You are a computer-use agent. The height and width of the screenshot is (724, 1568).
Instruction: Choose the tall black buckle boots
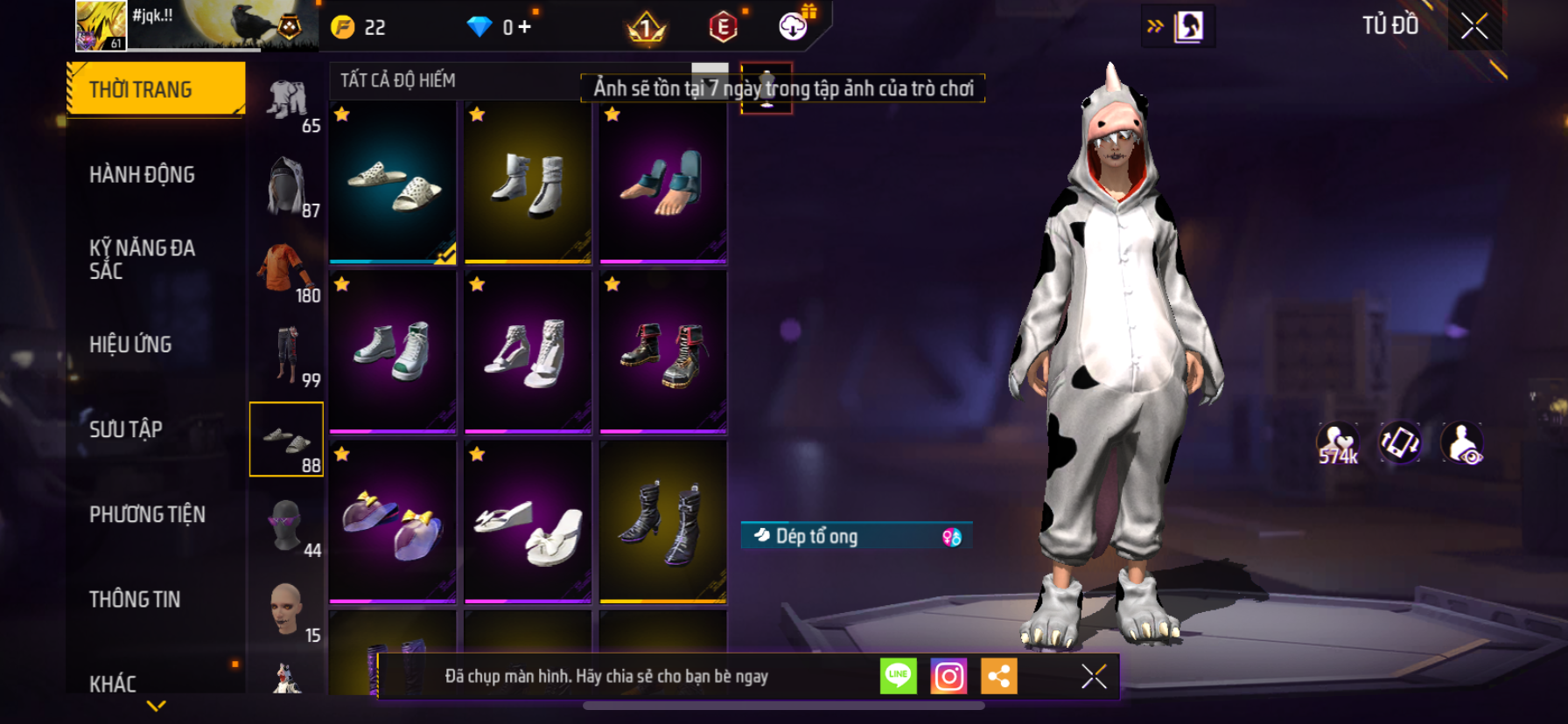click(x=662, y=522)
